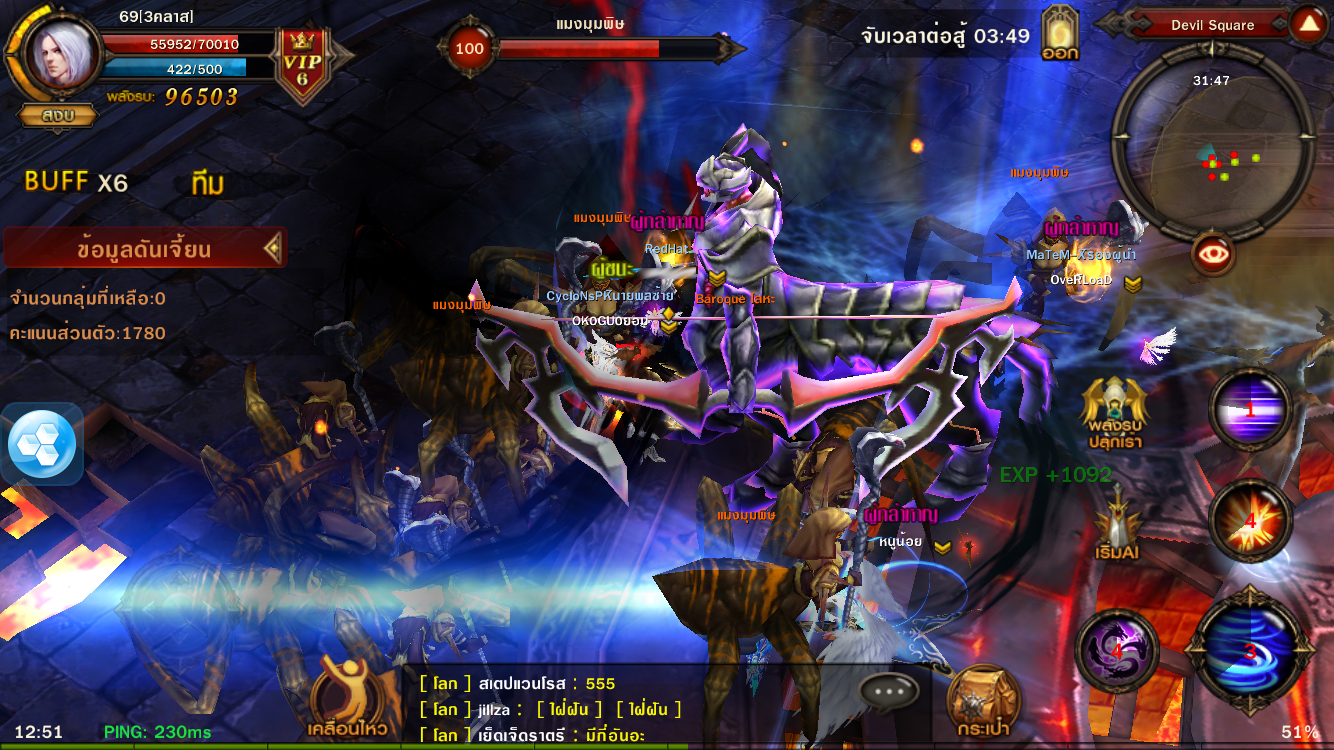1334x750 pixels.
Task: Tap the เคลื่อนไหว emote action button
Action: [x=348, y=698]
